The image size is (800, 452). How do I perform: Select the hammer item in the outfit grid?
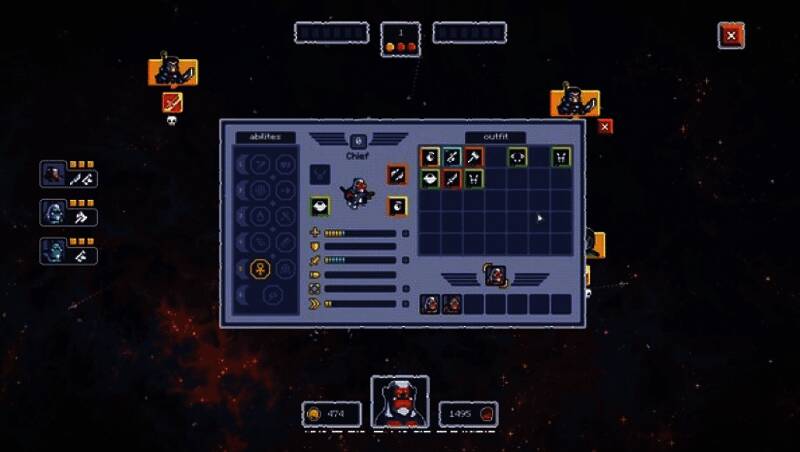473,157
